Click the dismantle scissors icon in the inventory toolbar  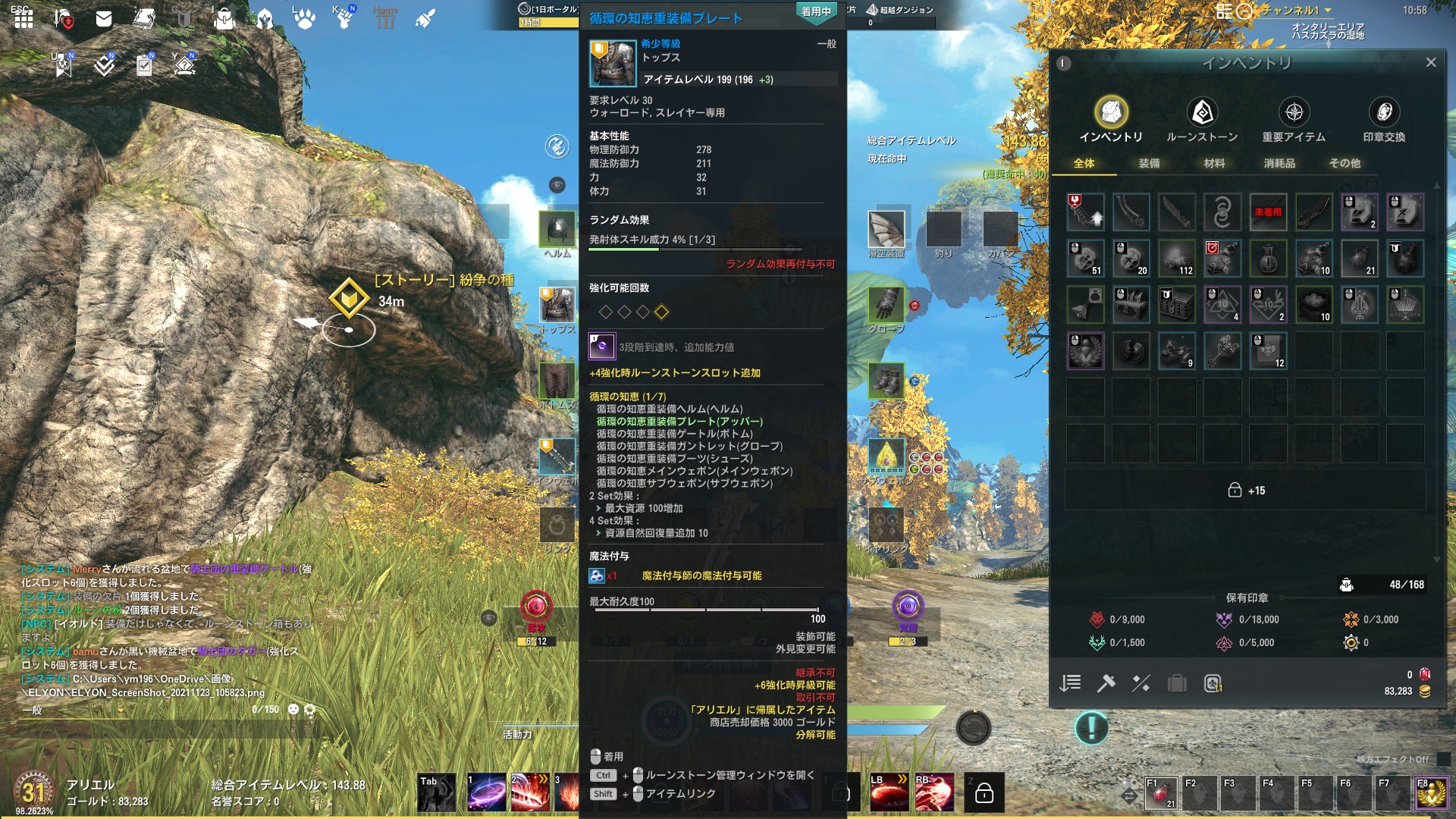click(x=1141, y=683)
